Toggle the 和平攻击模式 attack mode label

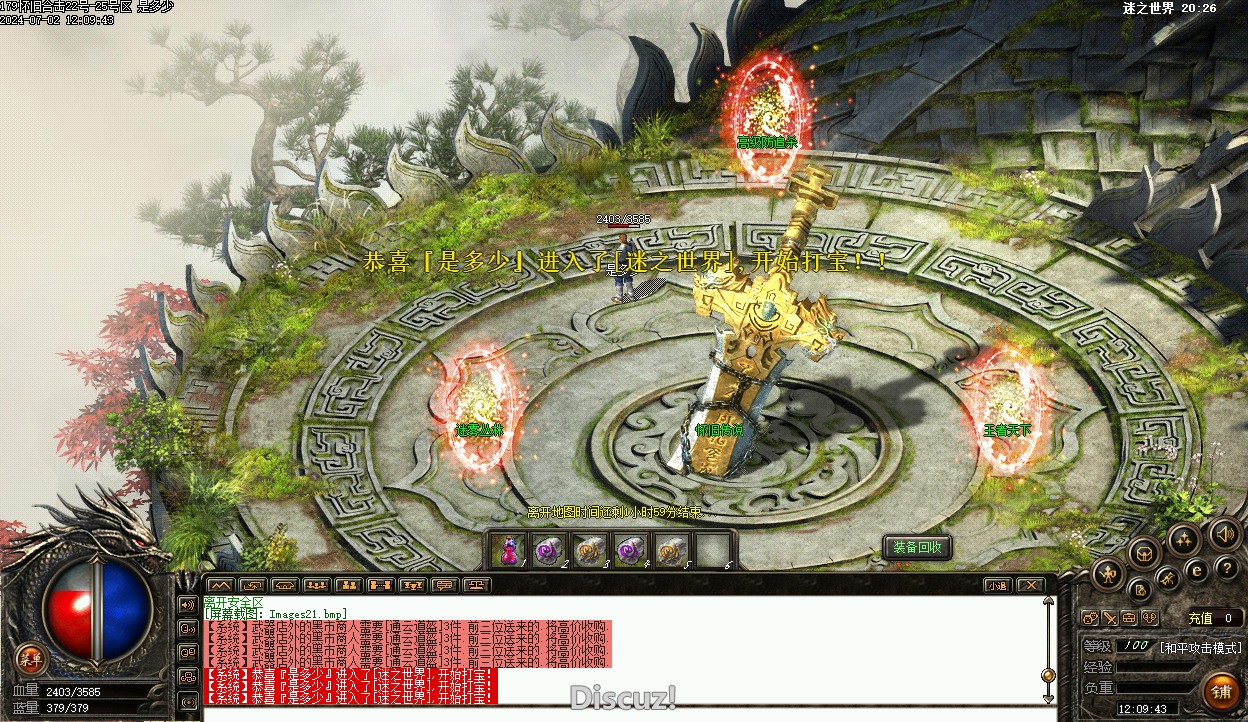click(x=1200, y=647)
